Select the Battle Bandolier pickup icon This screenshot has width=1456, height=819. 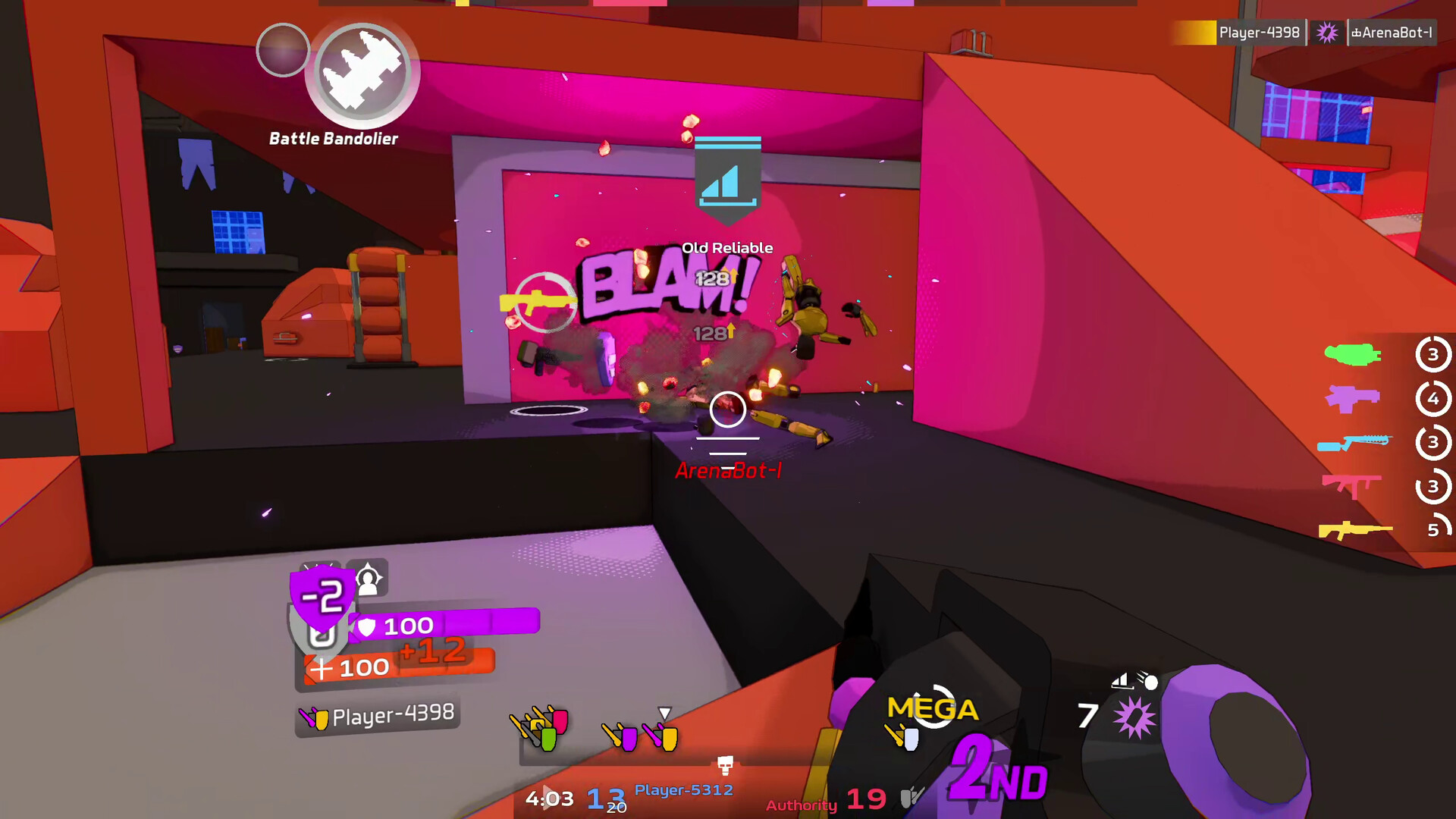click(361, 73)
